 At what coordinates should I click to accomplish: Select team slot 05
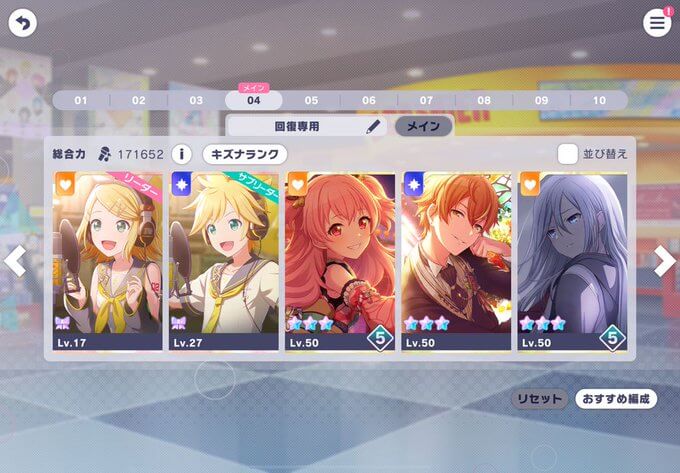point(311,100)
